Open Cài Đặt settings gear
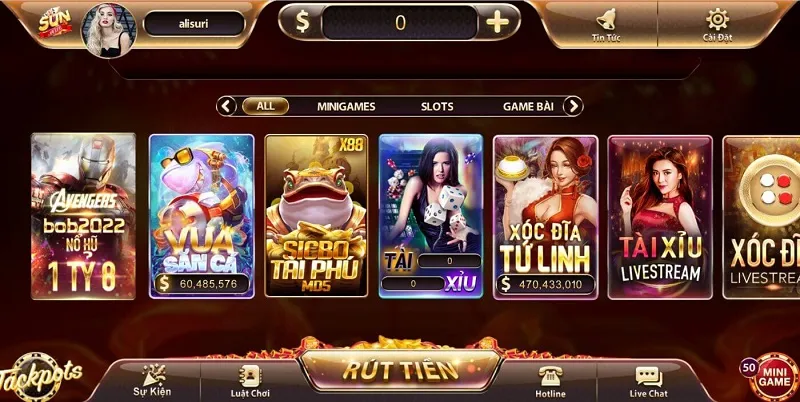The width and height of the screenshot is (800, 402). [x=717, y=22]
